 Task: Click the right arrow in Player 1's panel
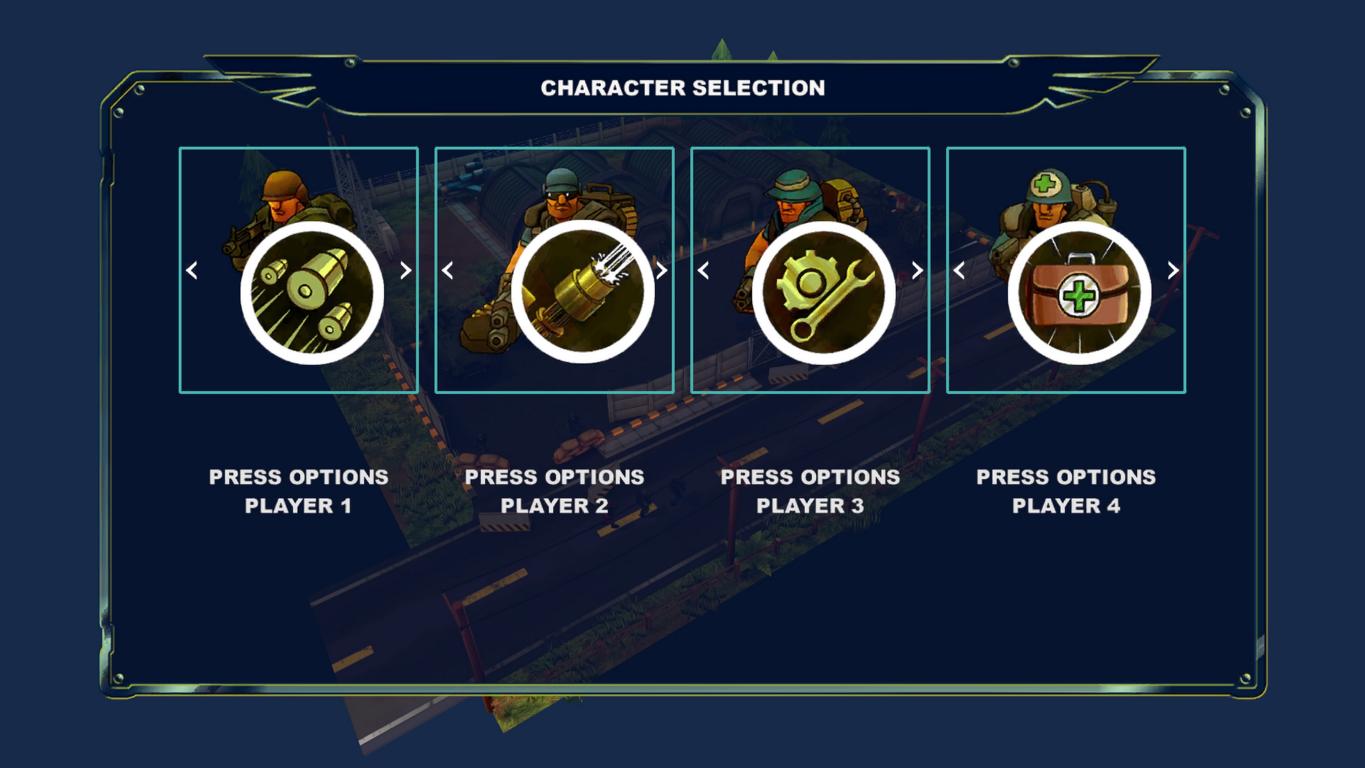[x=405, y=270]
